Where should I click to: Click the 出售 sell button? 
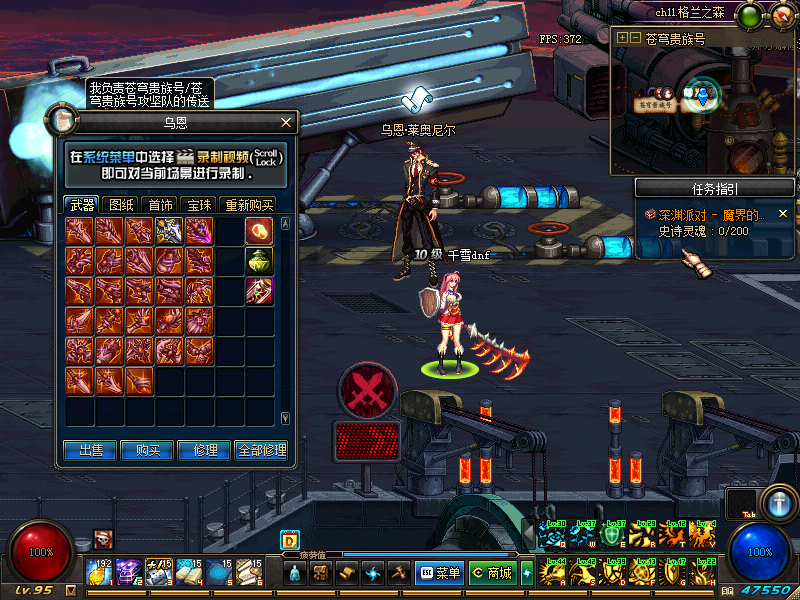91,451
